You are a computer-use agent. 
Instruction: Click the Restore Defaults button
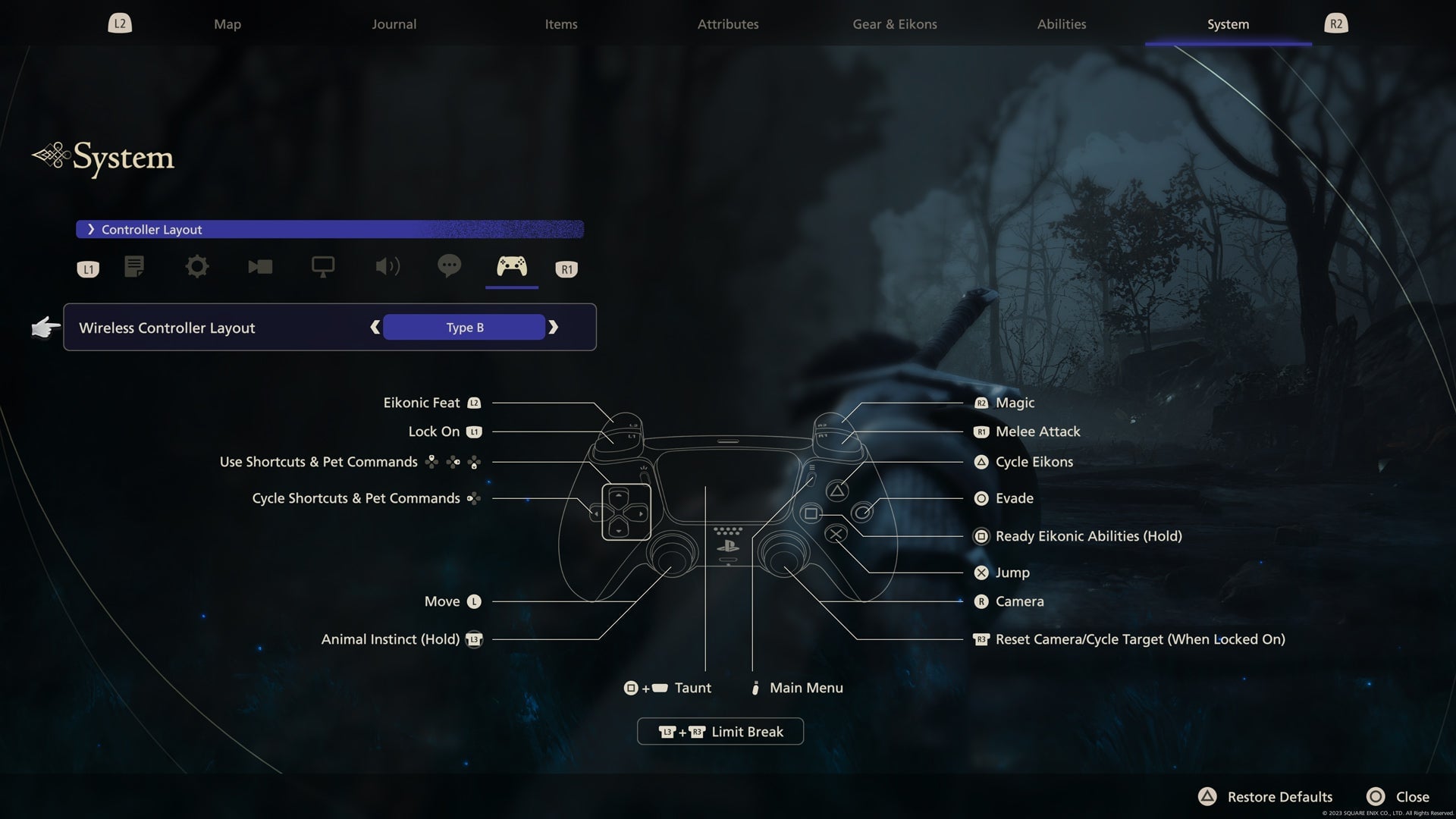click(x=1279, y=797)
